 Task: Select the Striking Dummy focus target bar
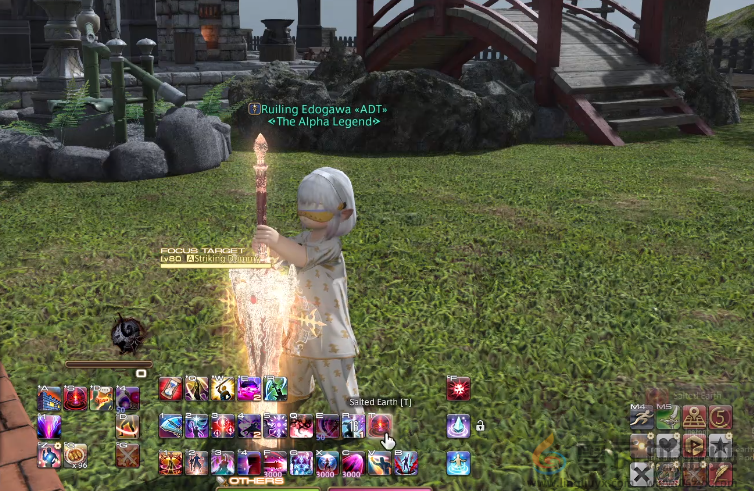(x=214, y=258)
